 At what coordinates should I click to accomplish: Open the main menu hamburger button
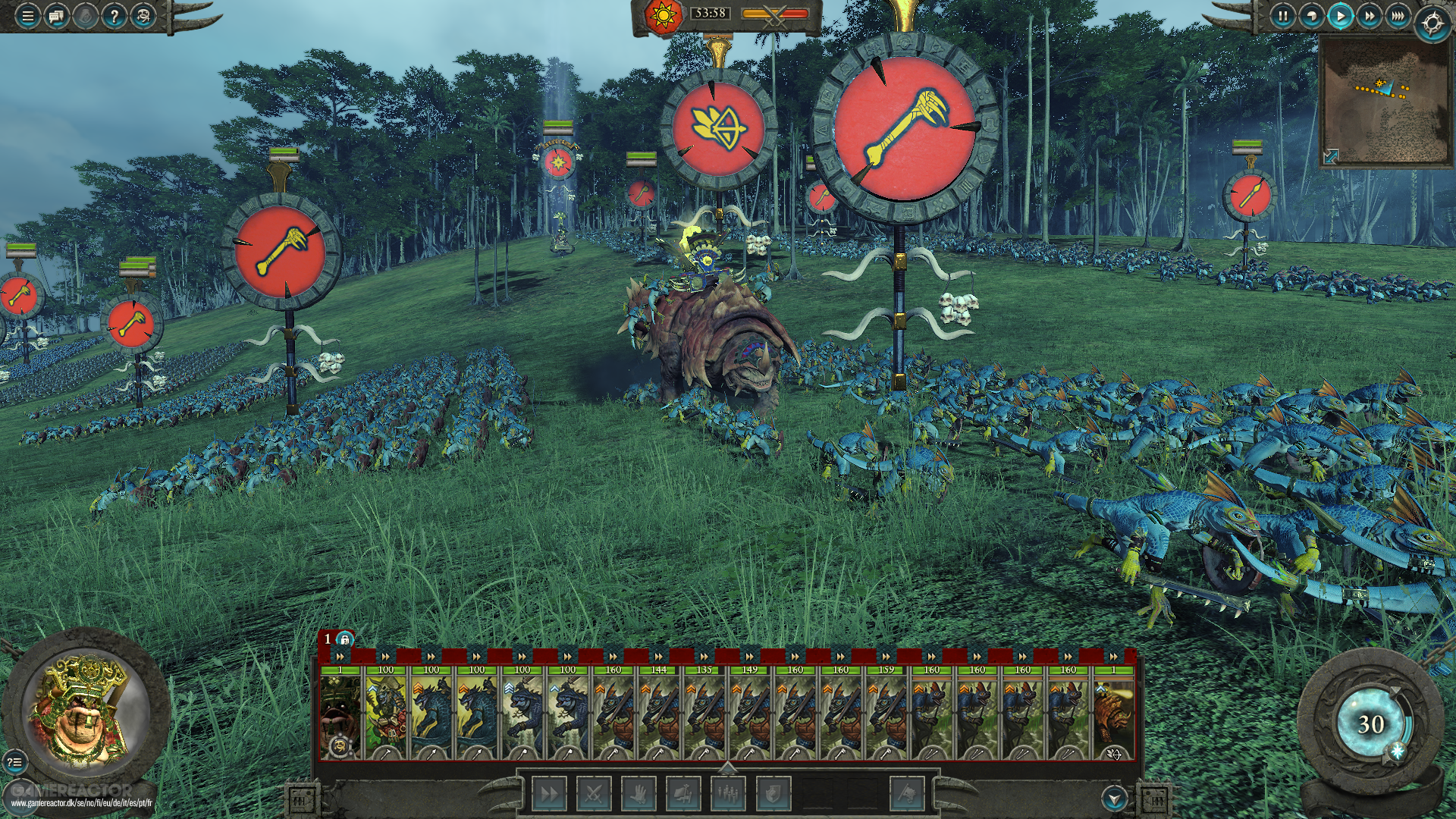point(27,16)
